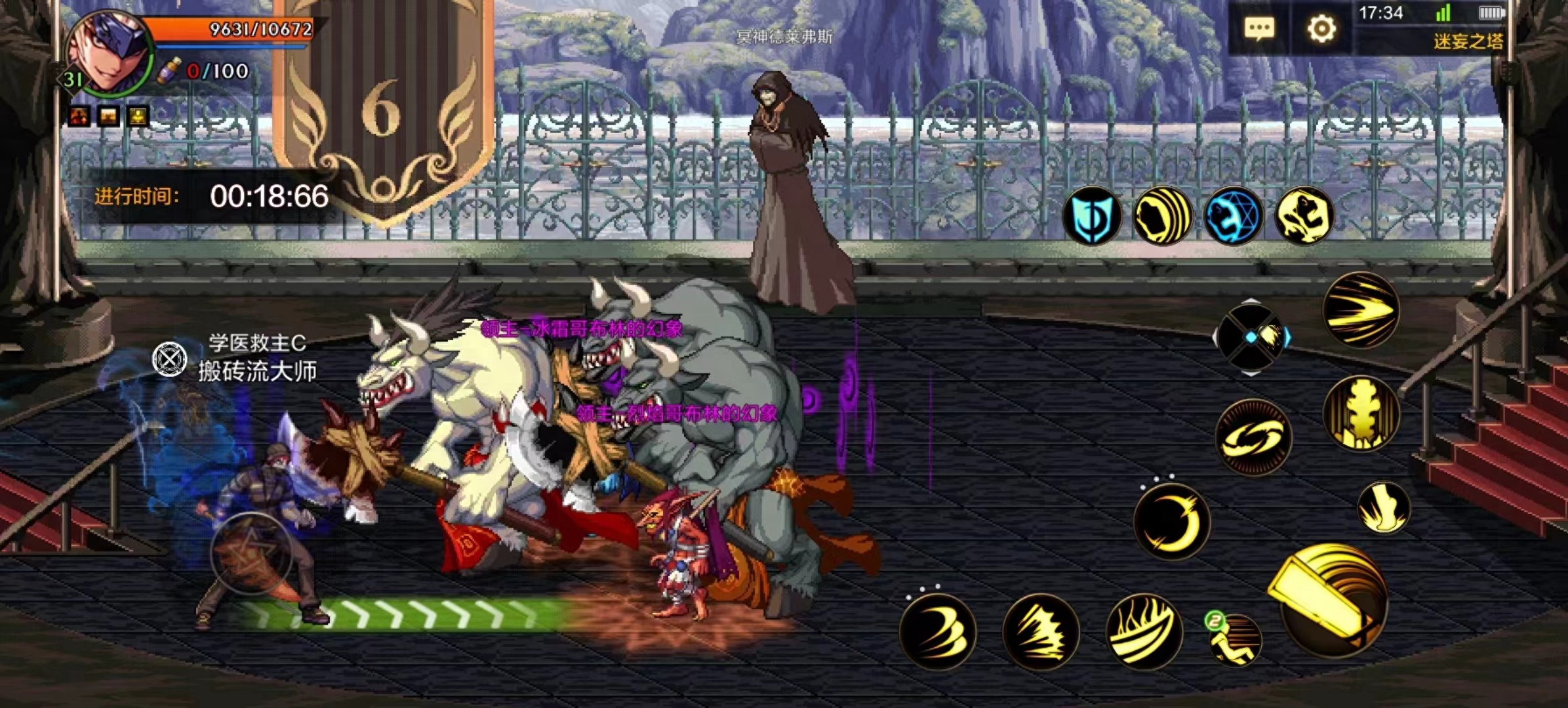Image resolution: width=1568 pixels, height=708 pixels.
Task: Open the gear settings menu
Action: point(1321,29)
